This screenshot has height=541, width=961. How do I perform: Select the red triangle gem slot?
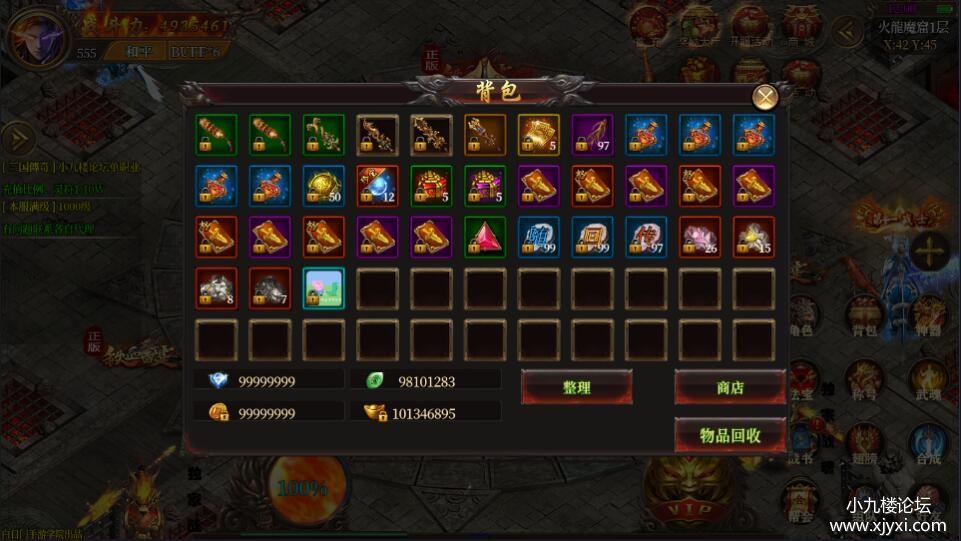point(485,238)
